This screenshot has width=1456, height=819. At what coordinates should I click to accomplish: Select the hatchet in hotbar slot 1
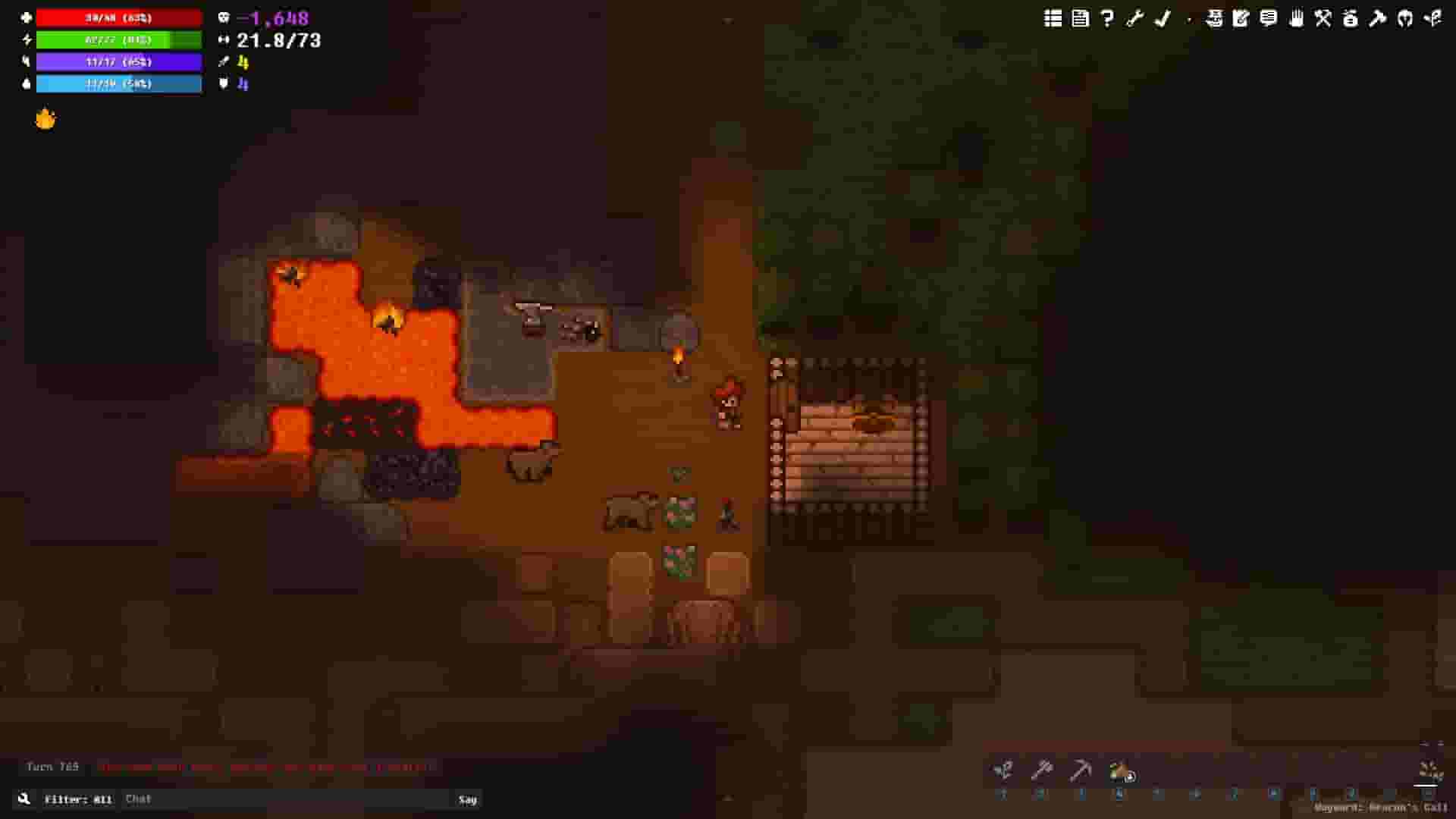coord(1003,770)
